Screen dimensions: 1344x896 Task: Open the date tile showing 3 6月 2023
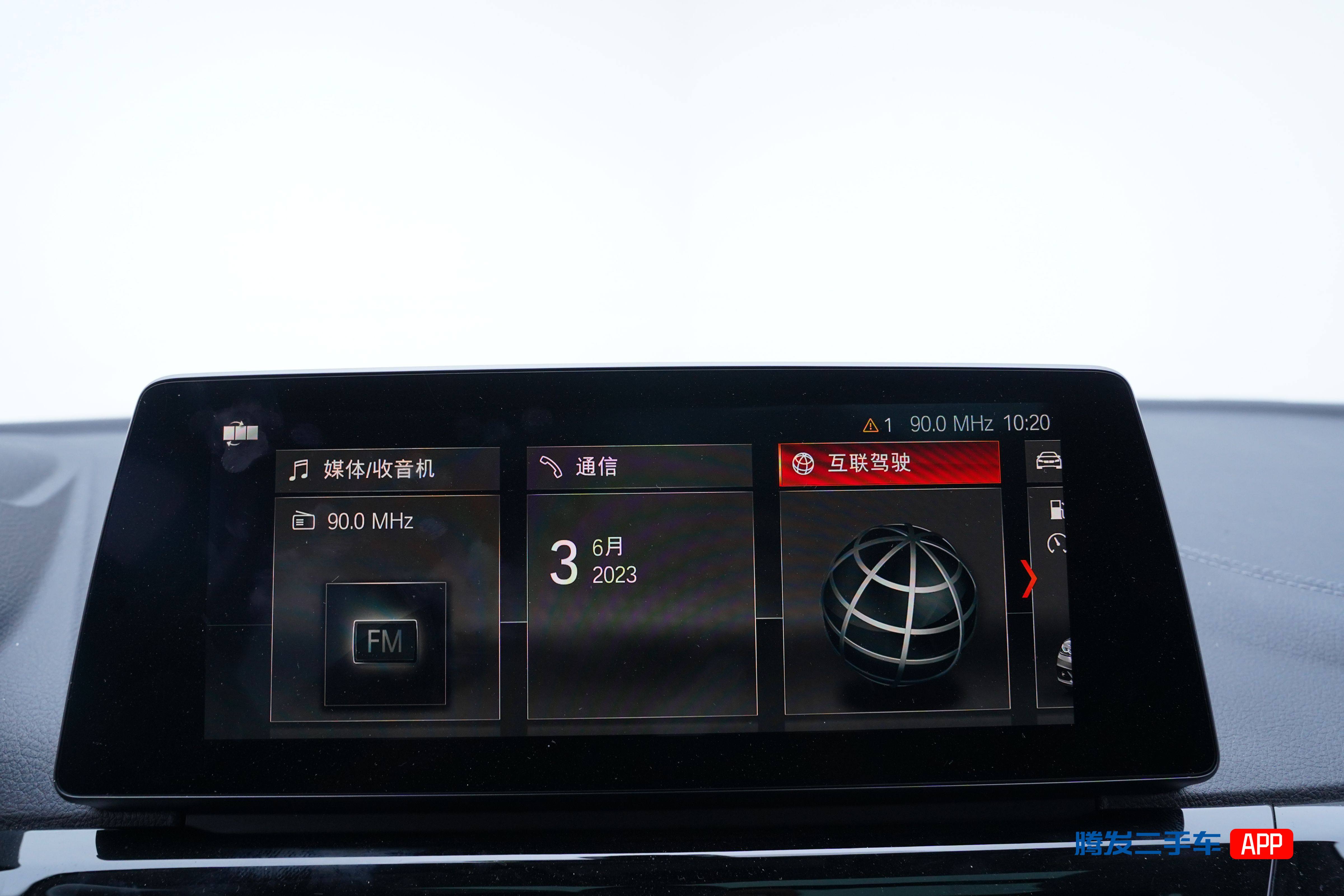point(641,603)
